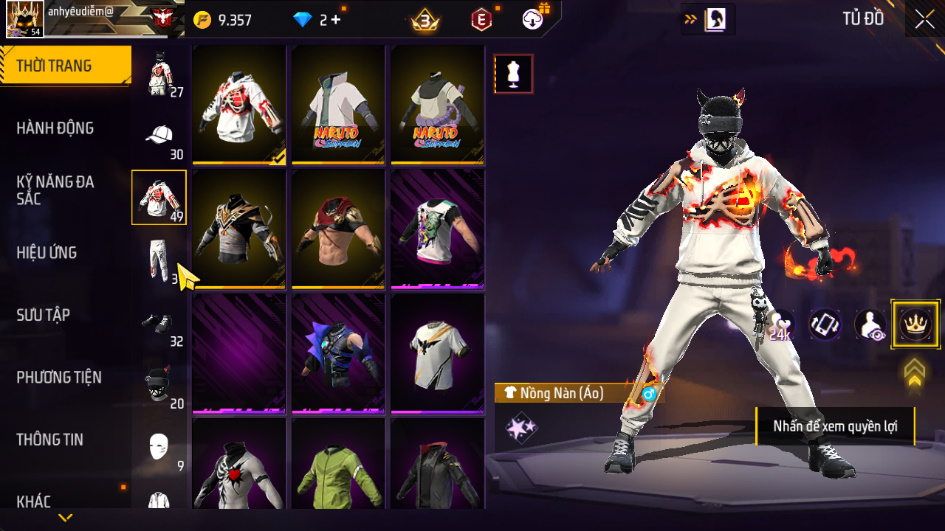945x531 pixels.
Task: Equip the white Naruto Shippuden jacket
Action: coord(338,105)
